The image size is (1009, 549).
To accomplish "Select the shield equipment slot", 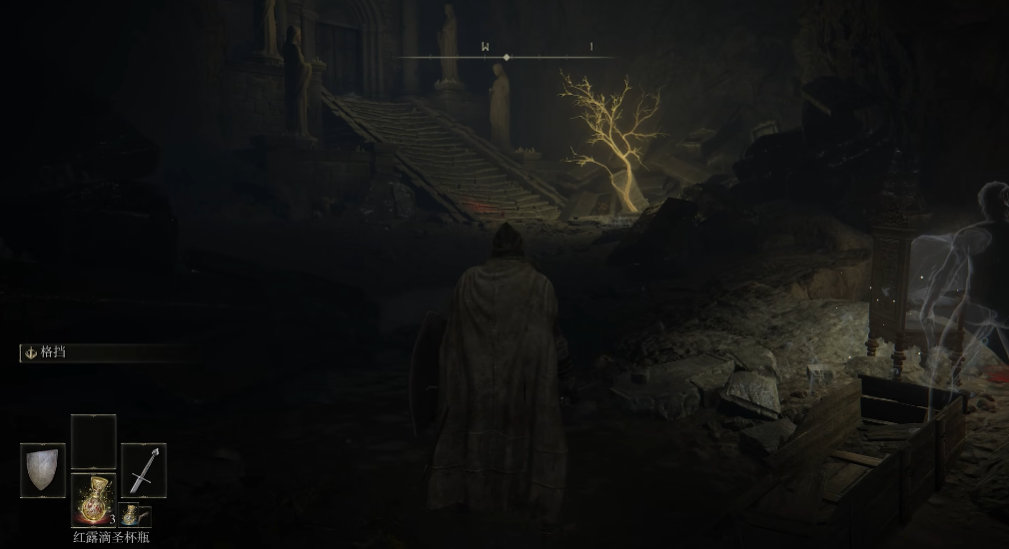I will (42, 468).
